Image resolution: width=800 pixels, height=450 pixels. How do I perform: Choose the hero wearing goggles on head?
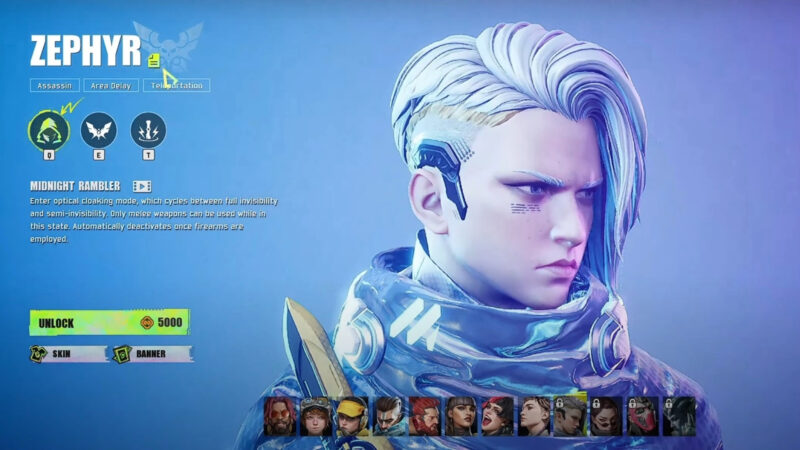(x=317, y=415)
